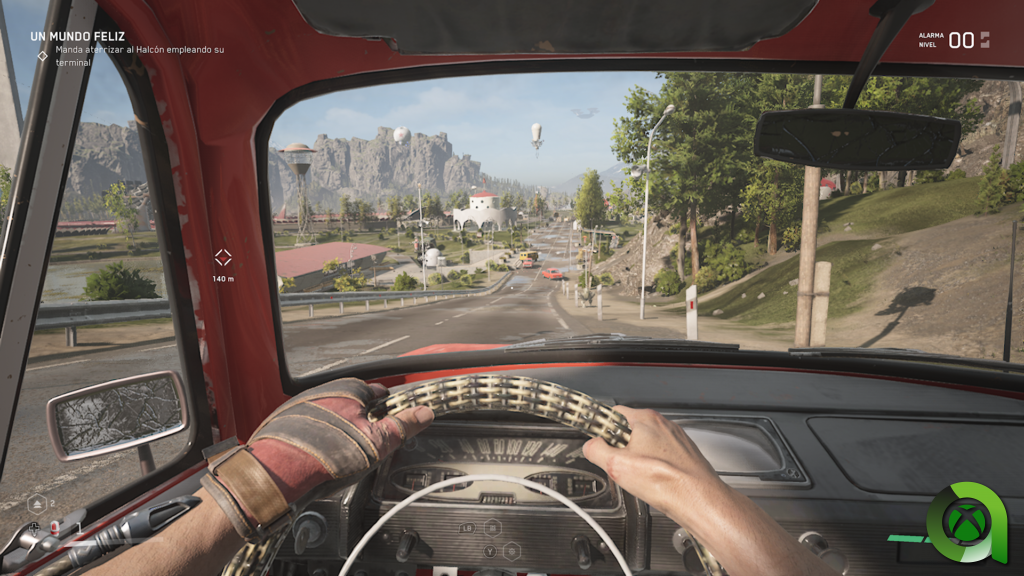Click the green Xbox logo watermark
The height and width of the screenshot is (576, 1024).
point(966,522)
